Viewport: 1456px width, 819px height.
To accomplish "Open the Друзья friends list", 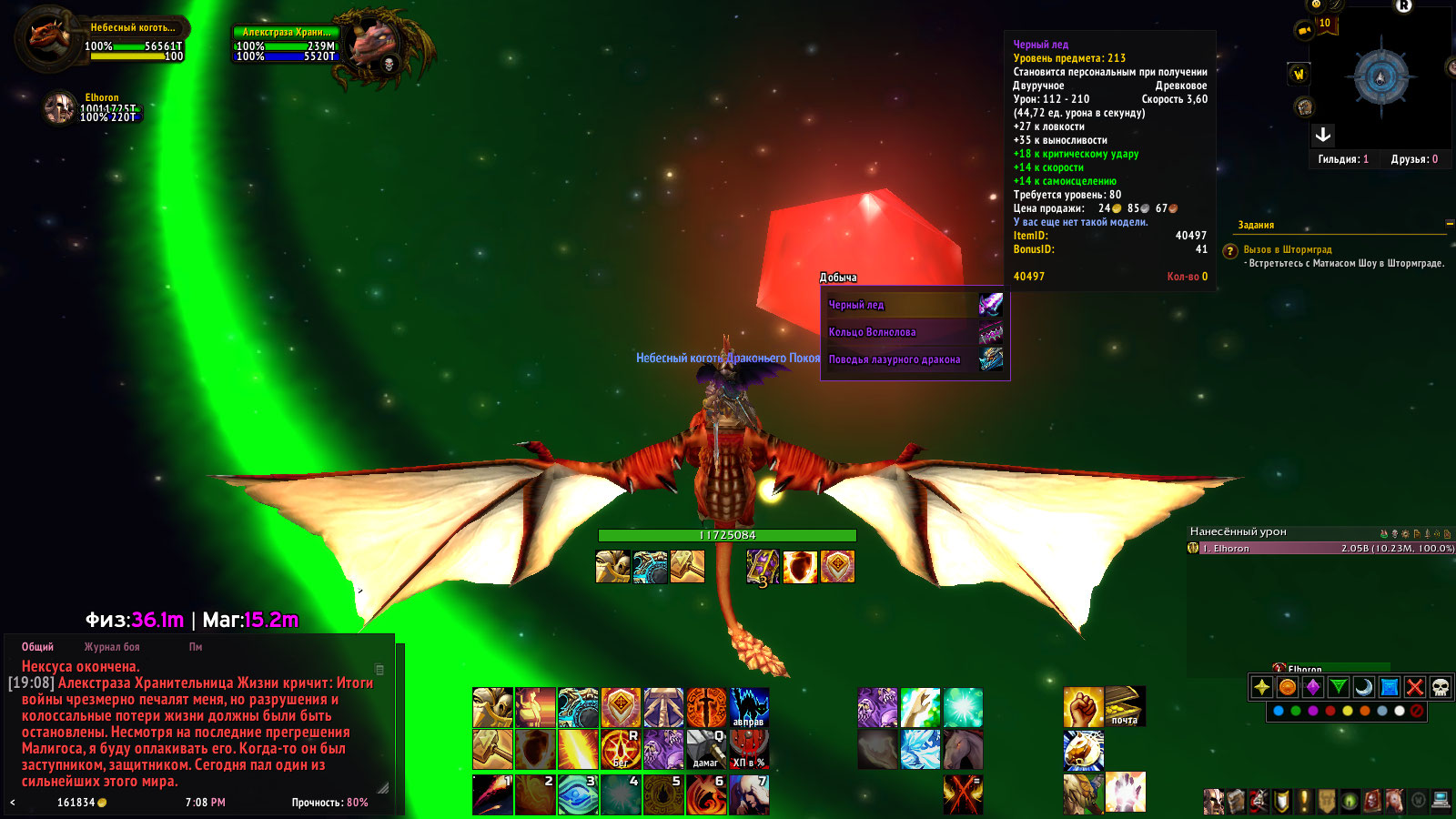I will (x=1414, y=159).
